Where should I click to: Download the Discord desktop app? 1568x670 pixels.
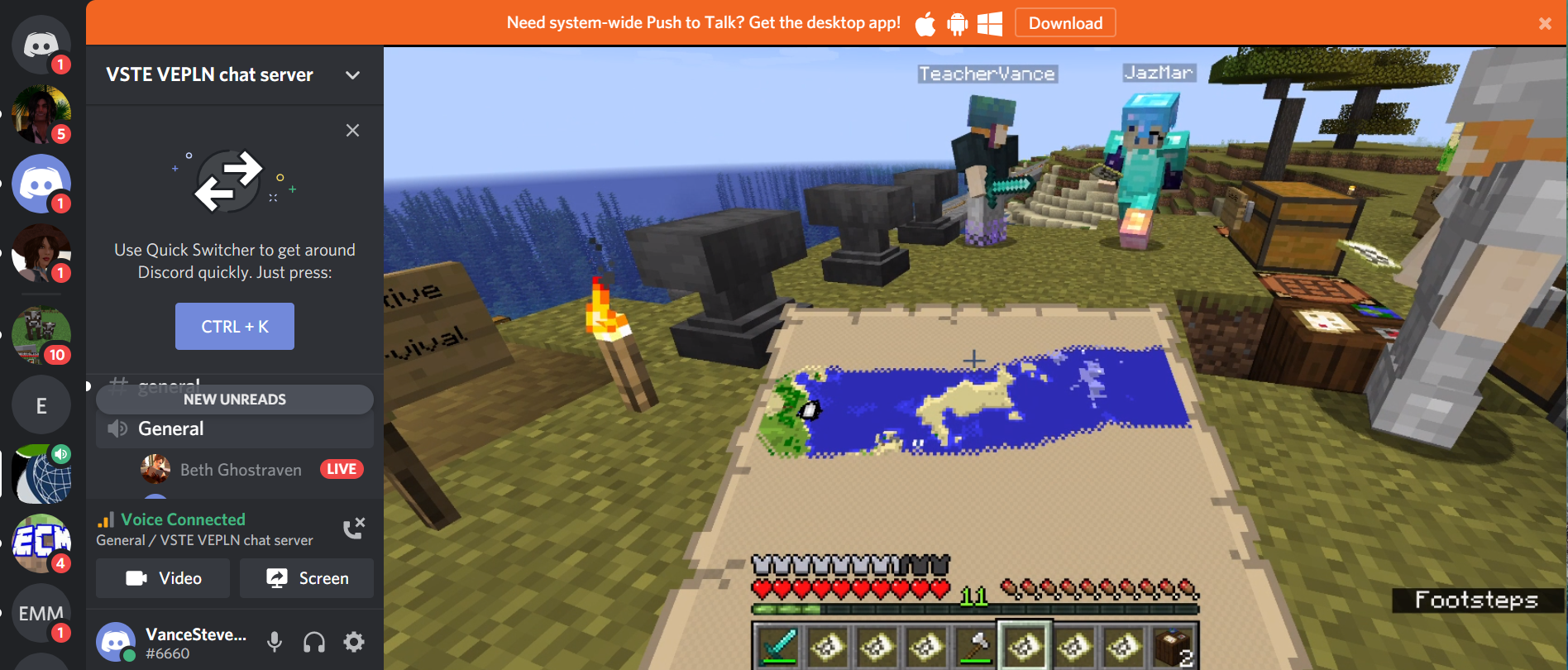click(x=1065, y=23)
